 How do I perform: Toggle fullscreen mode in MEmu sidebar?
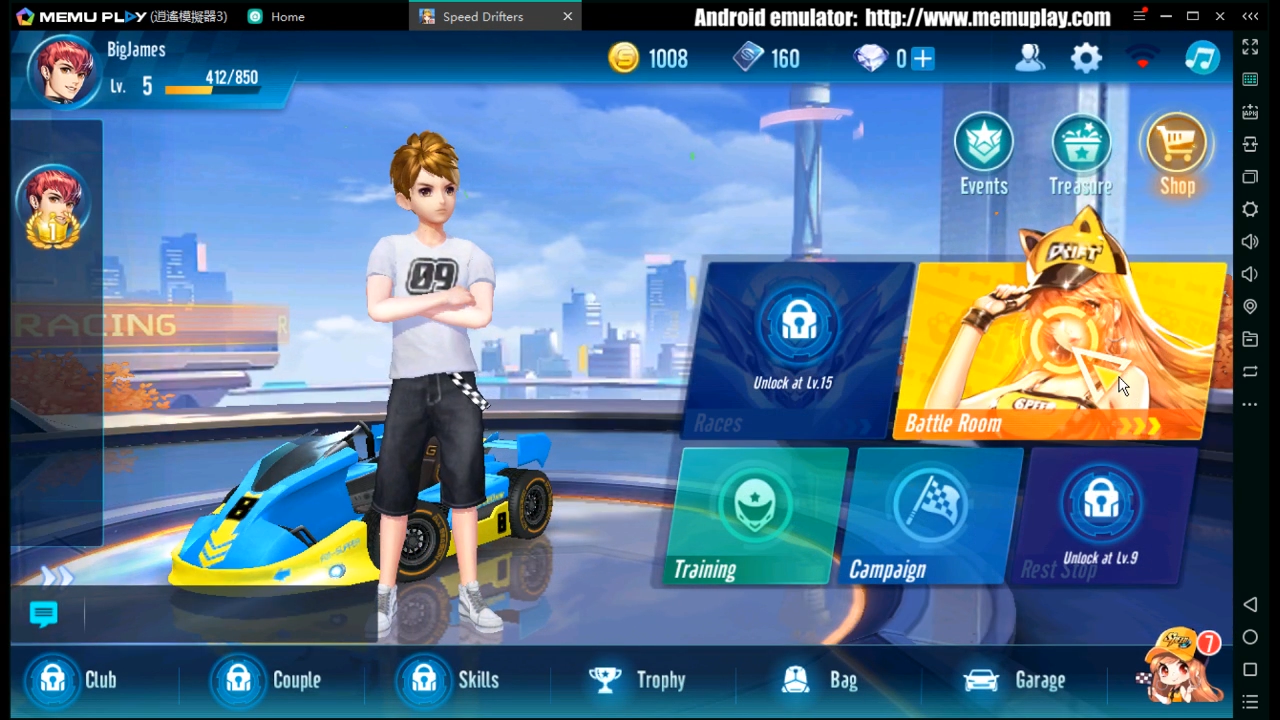(1249, 47)
